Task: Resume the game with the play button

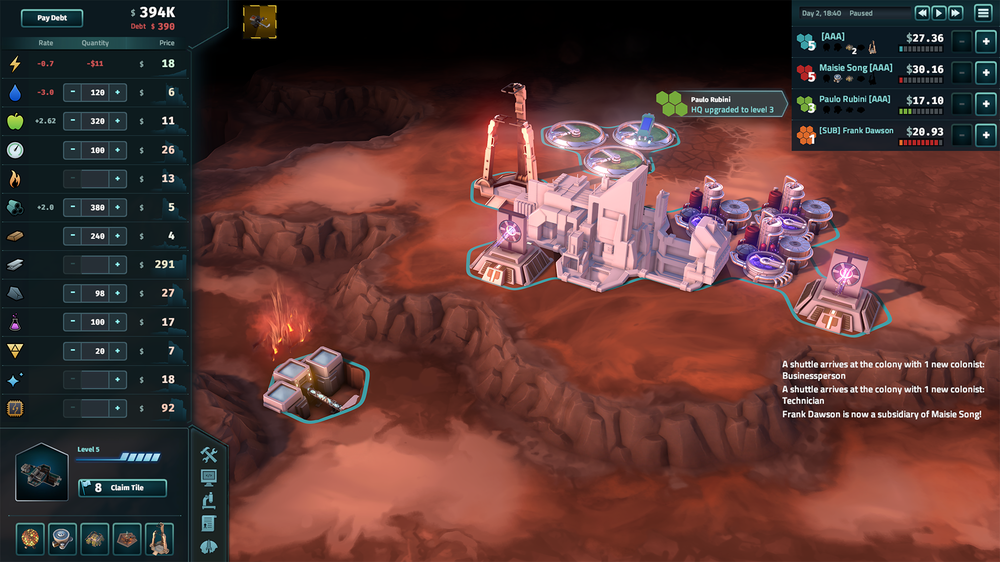Action: (x=939, y=13)
